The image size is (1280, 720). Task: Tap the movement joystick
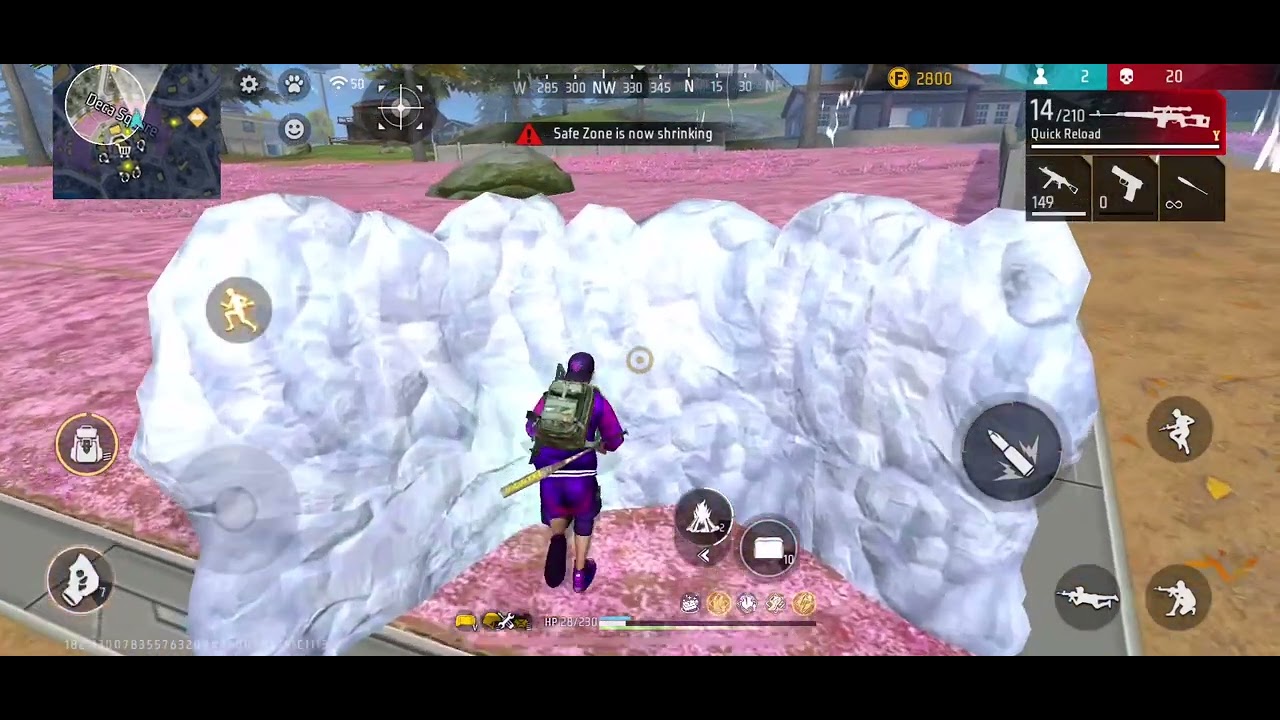point(237,506)
